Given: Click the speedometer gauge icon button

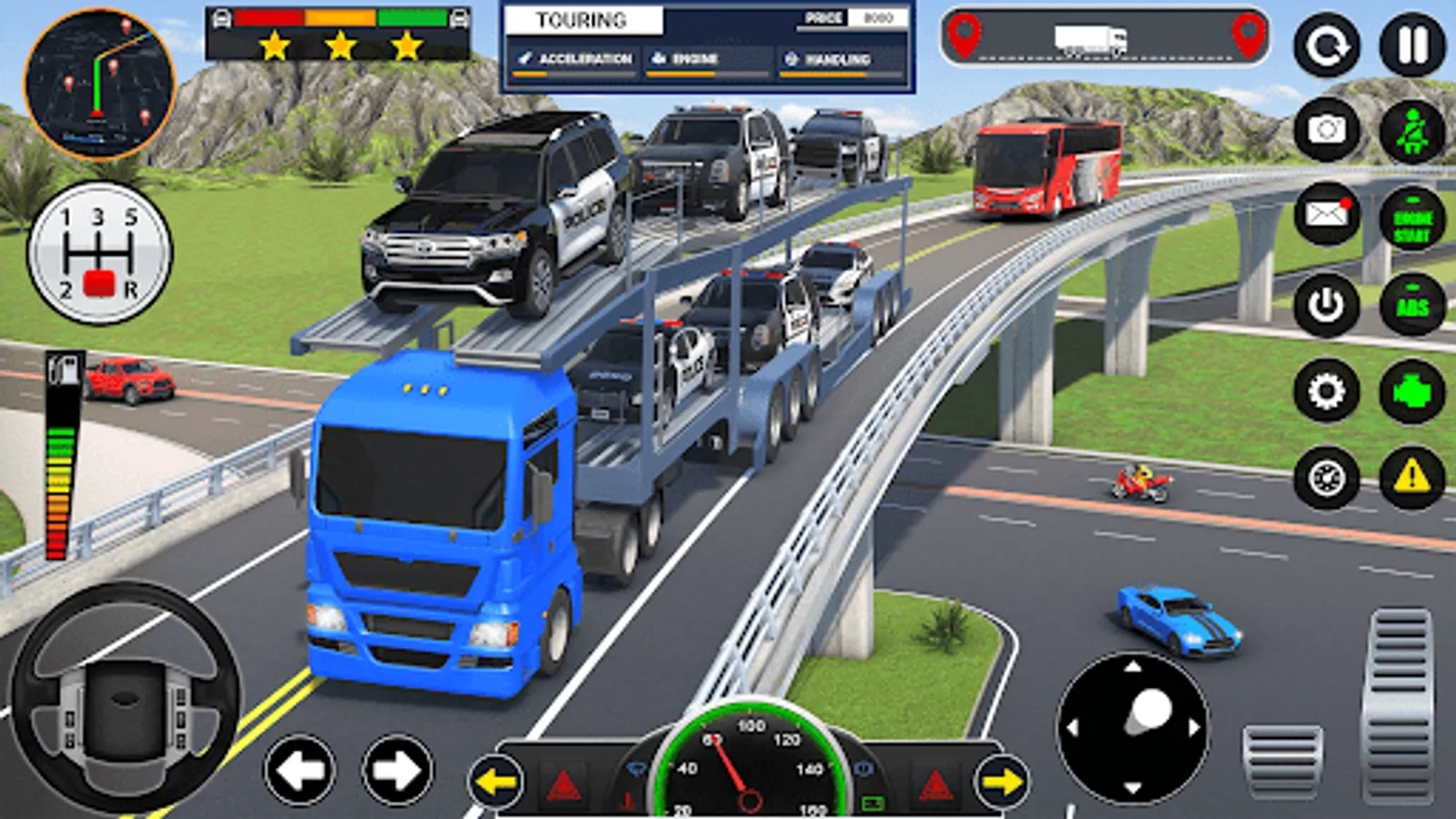Looking at the screenshot, I should coord(1327,477).
